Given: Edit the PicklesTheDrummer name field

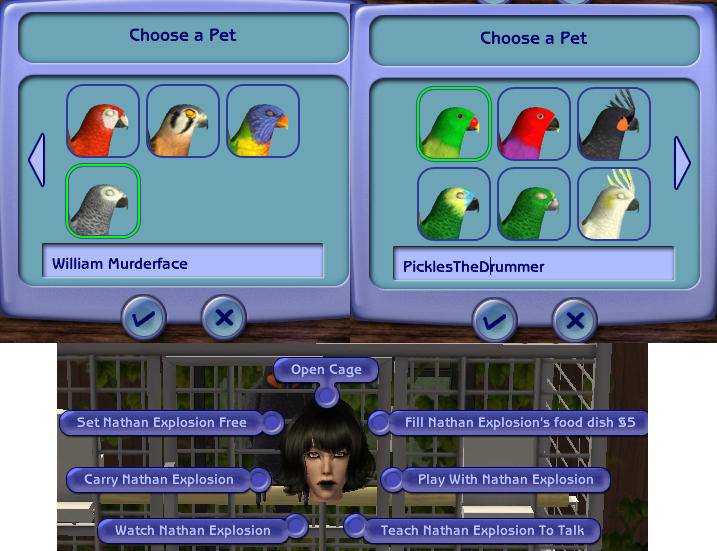Looking at the screenshot, I should [x=533, y=267].
